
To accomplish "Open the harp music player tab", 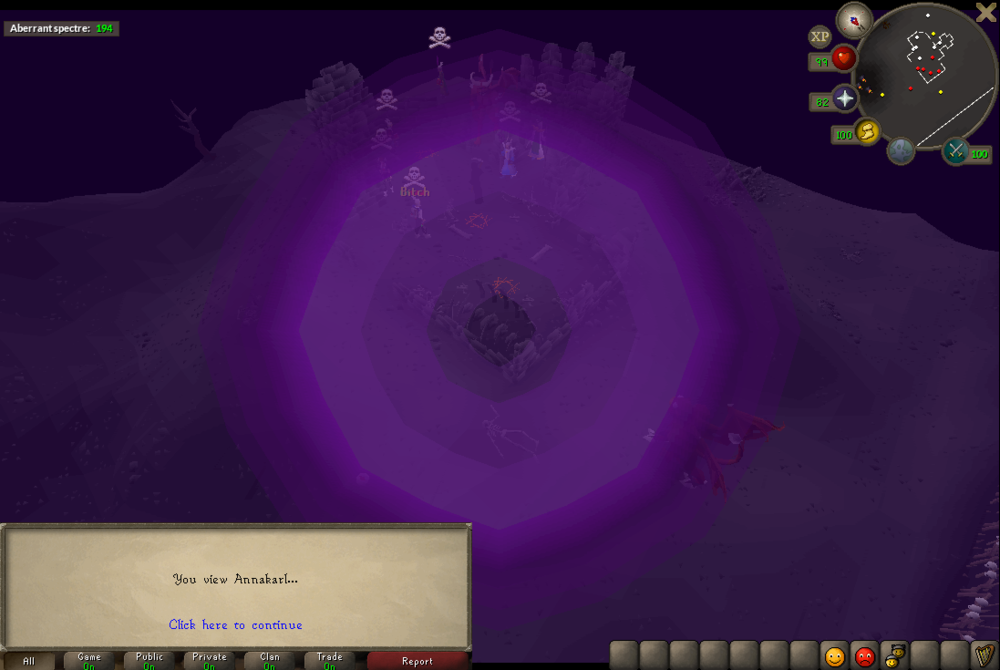I will (985, 656).
